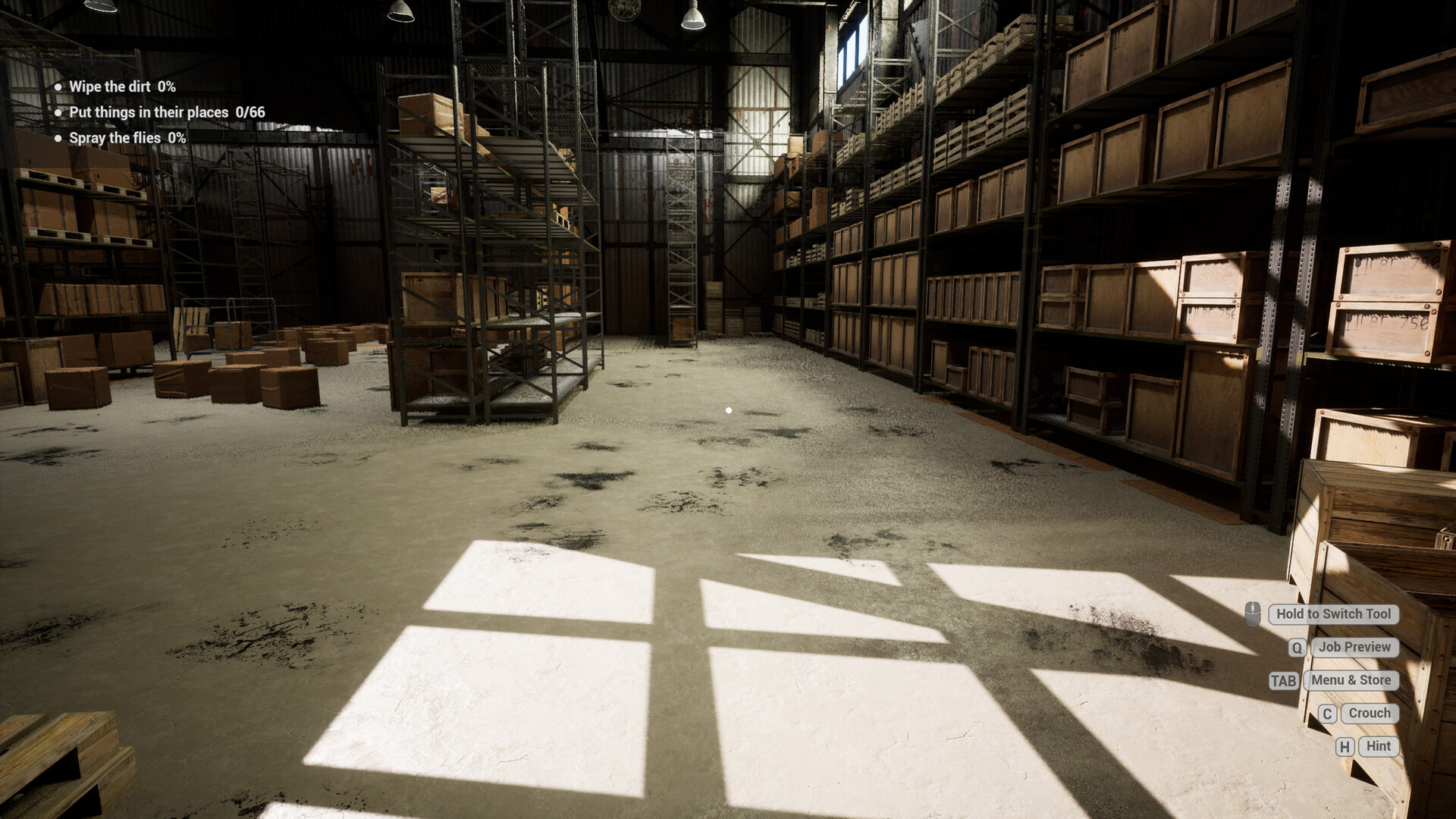
Task: Click the 0% progress next to Wipe the dirt
Action: pos(165,86)
